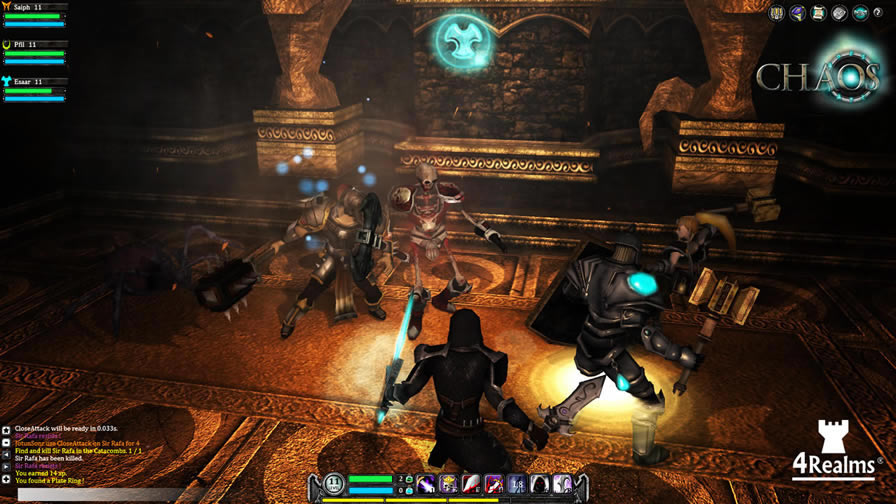896x504 pixels.
Task: Open the scroll icon menu
Action: click(x=819, y=13)
